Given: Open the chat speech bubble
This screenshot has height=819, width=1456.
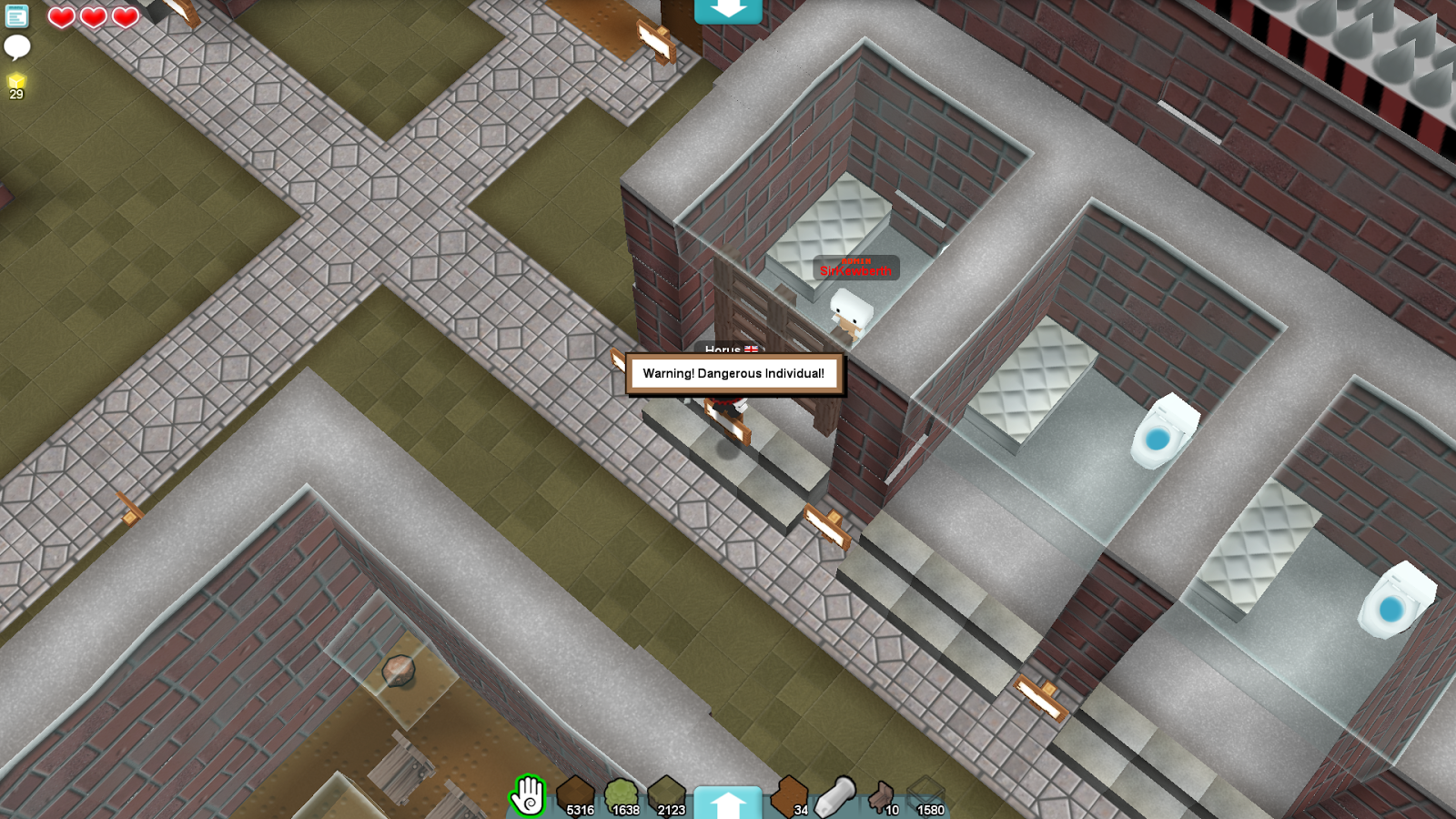Looking at the screenshot, I should [x=15, y=47].
